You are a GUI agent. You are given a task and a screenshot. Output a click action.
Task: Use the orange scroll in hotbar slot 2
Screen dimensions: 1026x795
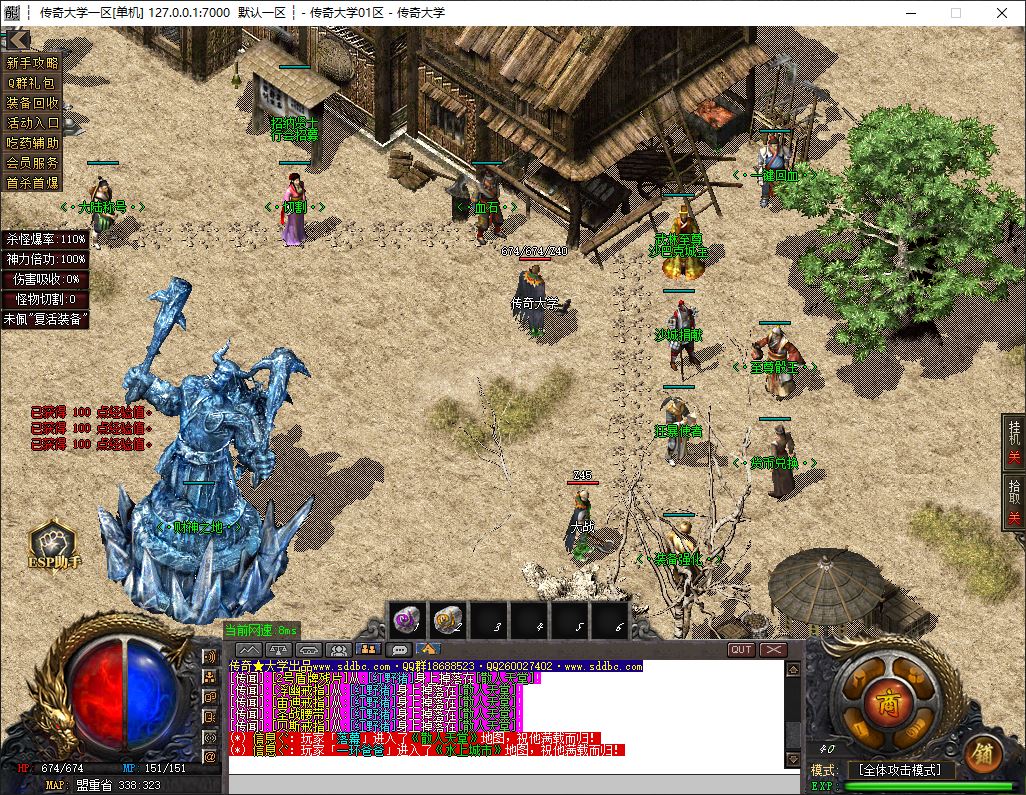(x=448, y=621)
